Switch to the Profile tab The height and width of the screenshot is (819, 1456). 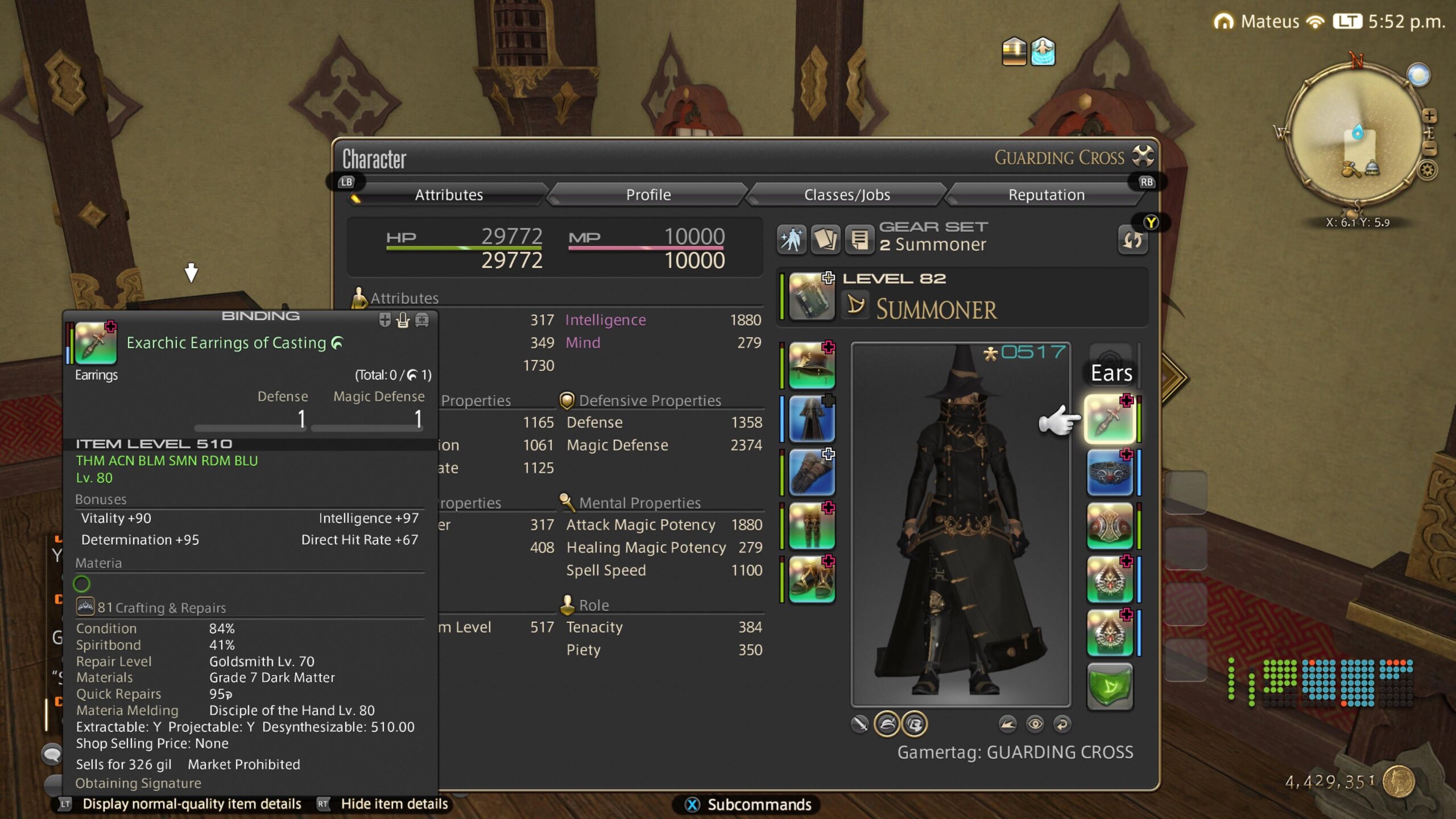(x=648, y=195)
